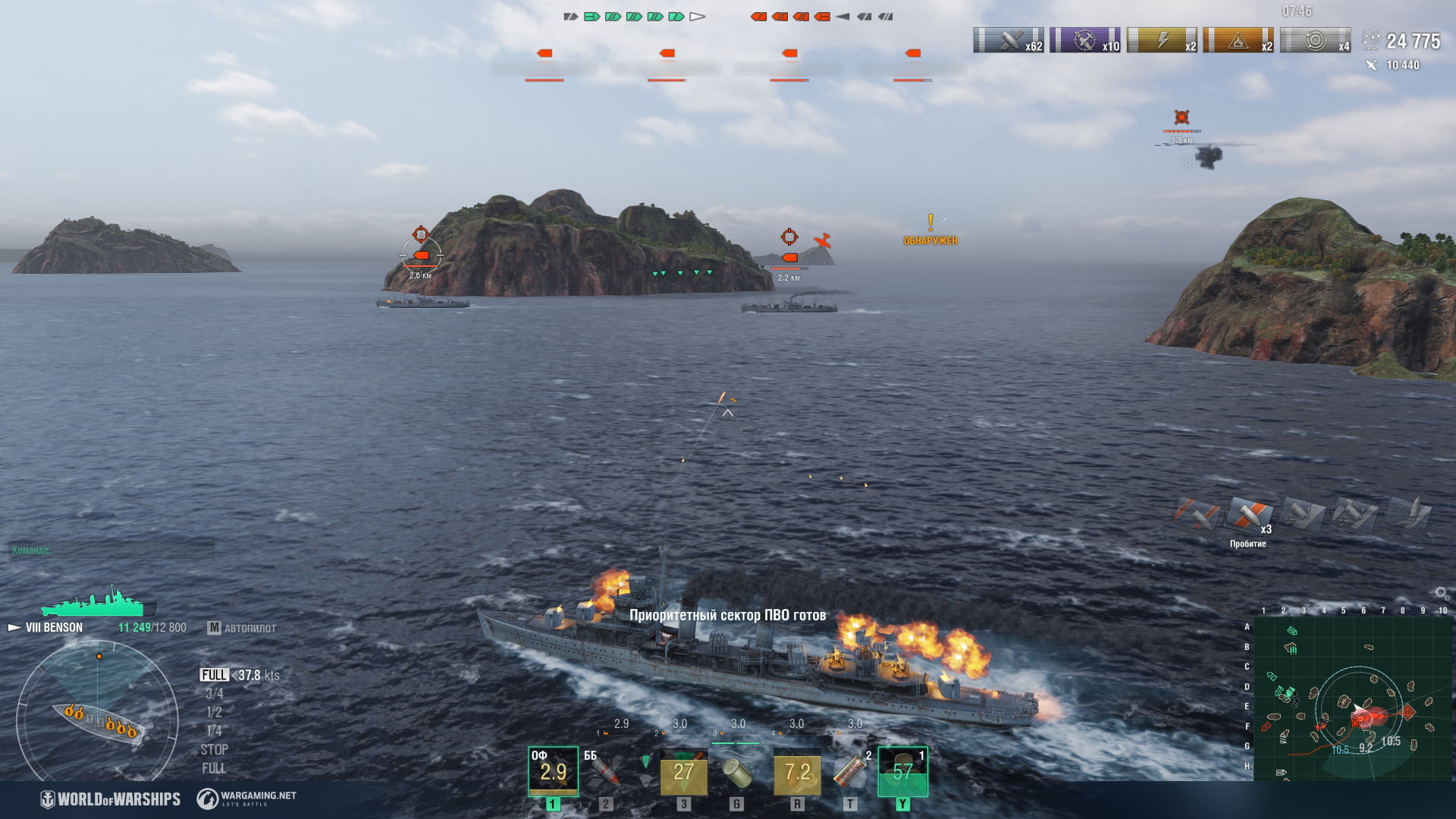The height and width of the screenshot is (819, 1456).
Task: Set engine speed to 1/2
Action: pyautogui.click(x=214, y=712)
